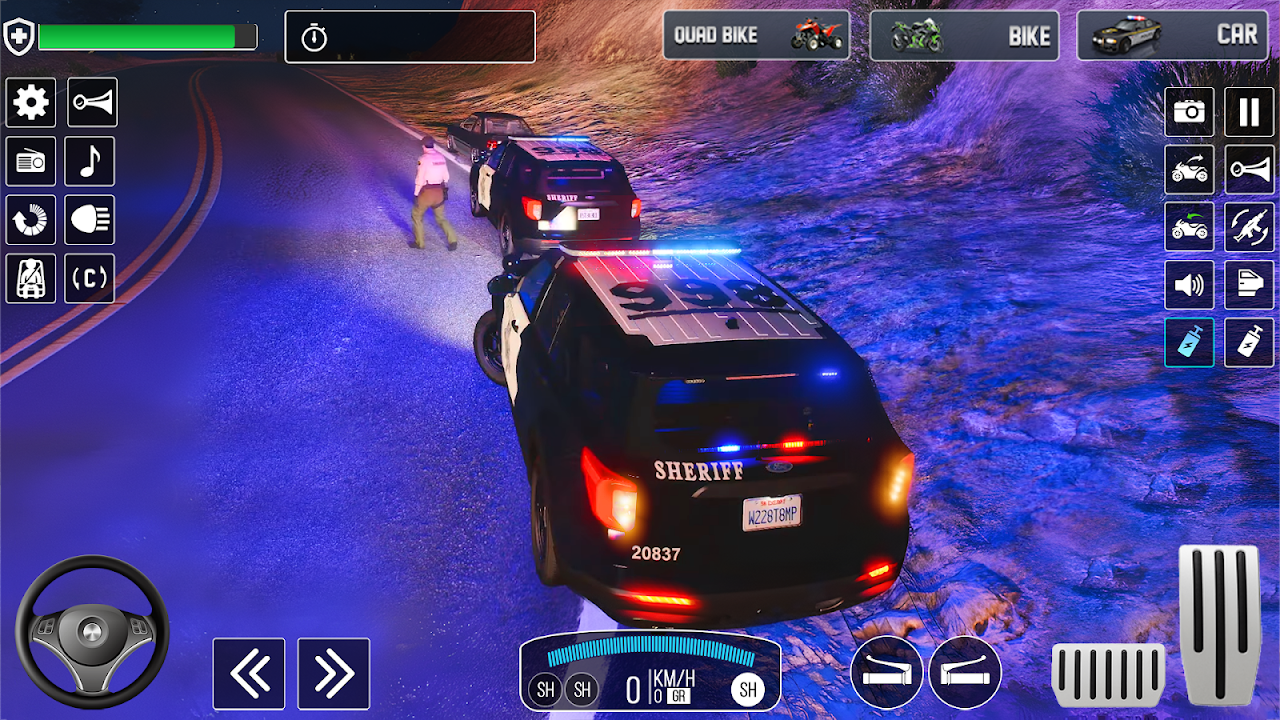This screenshot has width=1280, height=720.
Task: Step on the tall accelerator pedal
Action: coord(1219,625)
